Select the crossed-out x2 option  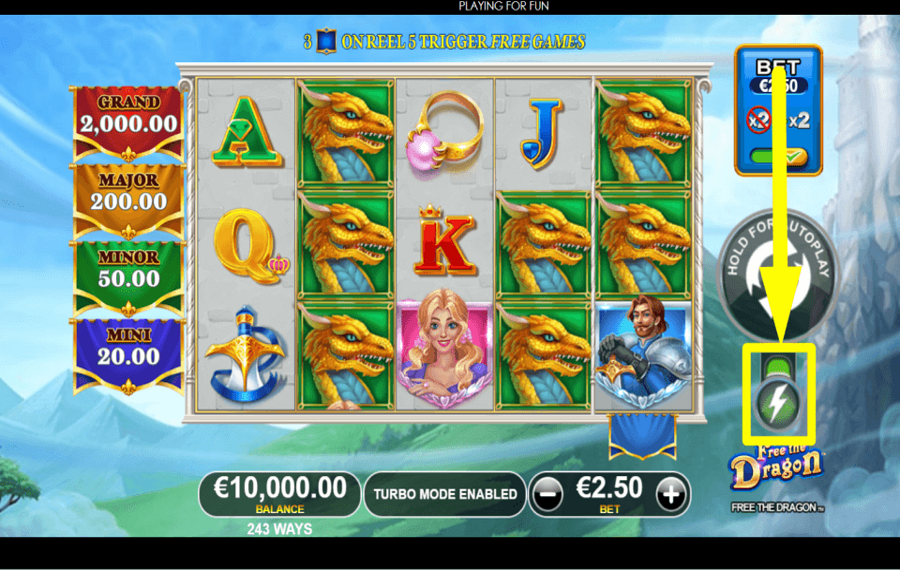coord(760,121)
